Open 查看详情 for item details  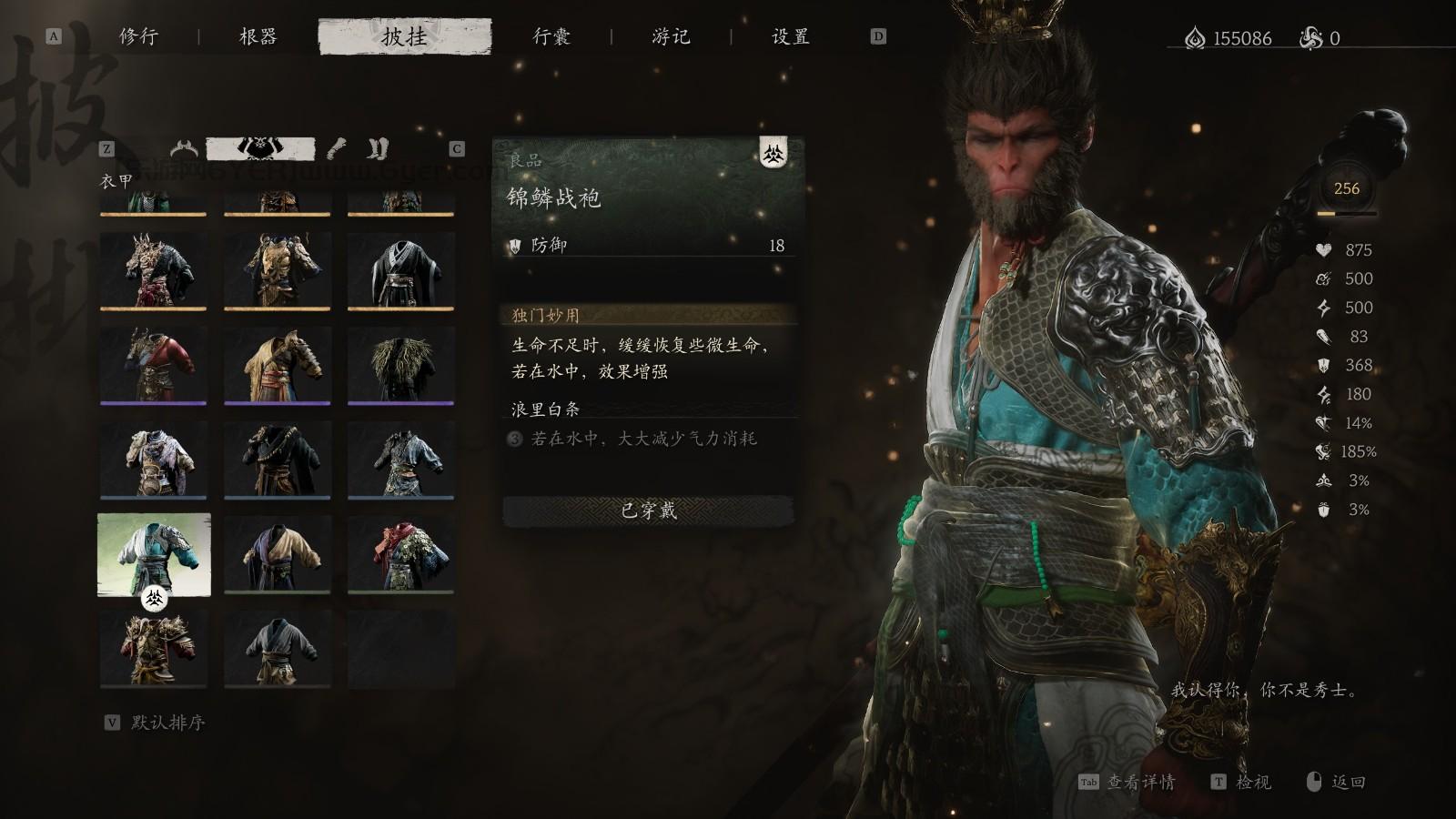[x=1139, y=783]
